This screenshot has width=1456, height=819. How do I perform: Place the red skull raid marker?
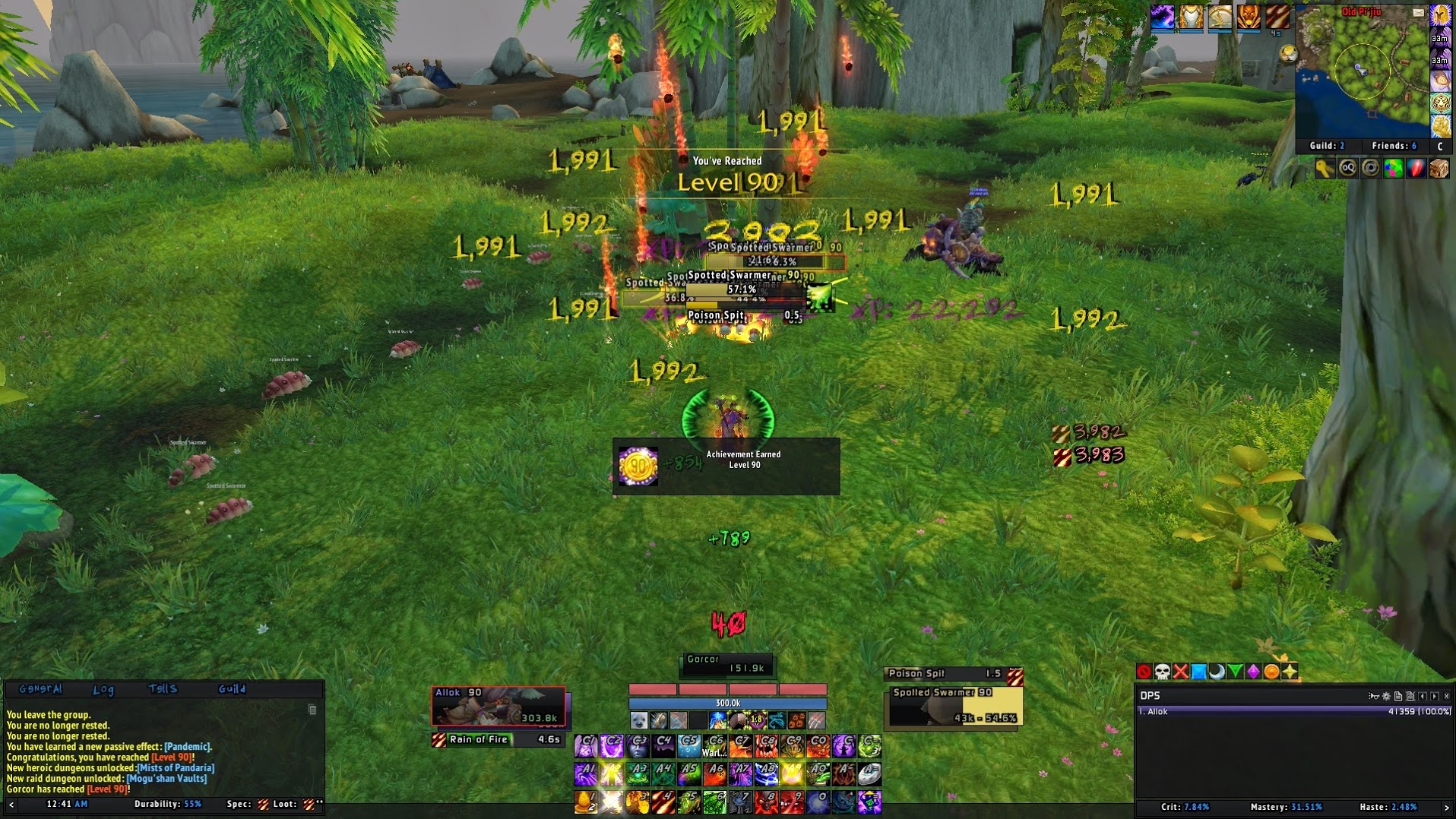click(x=1162, y=672)
